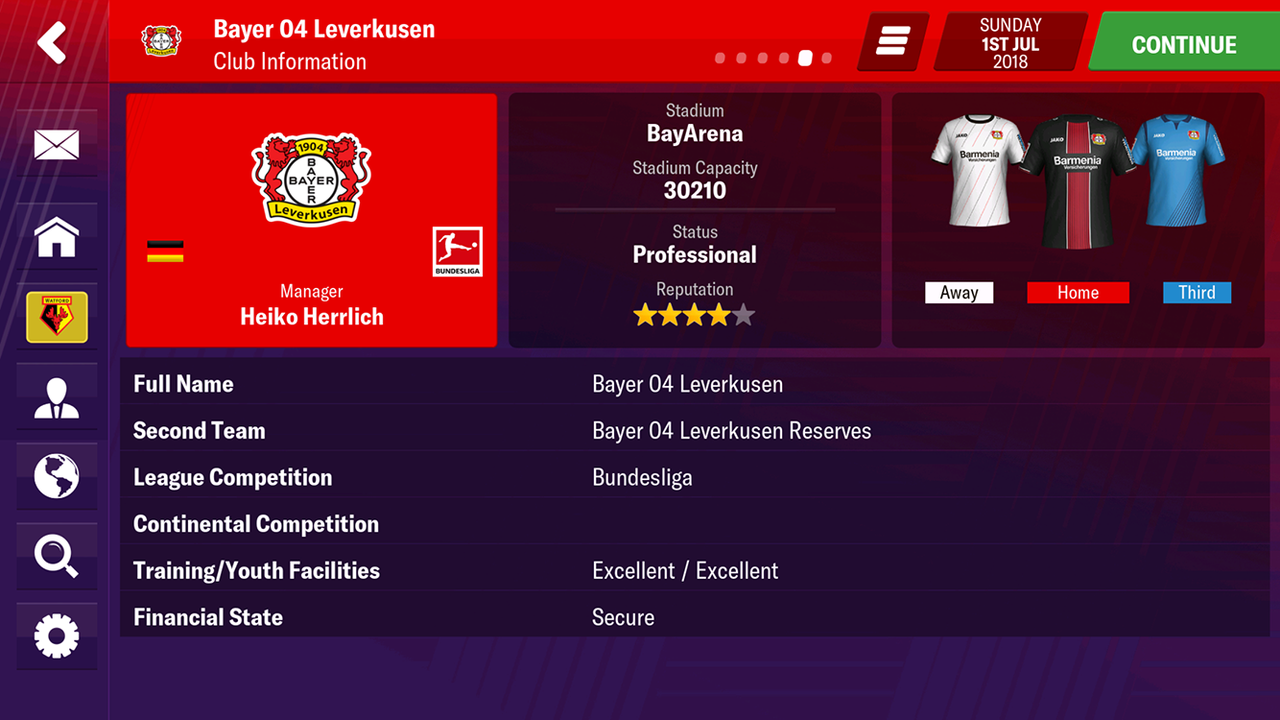Open the Settings gear icon
1280x720 pixels.
57,637
